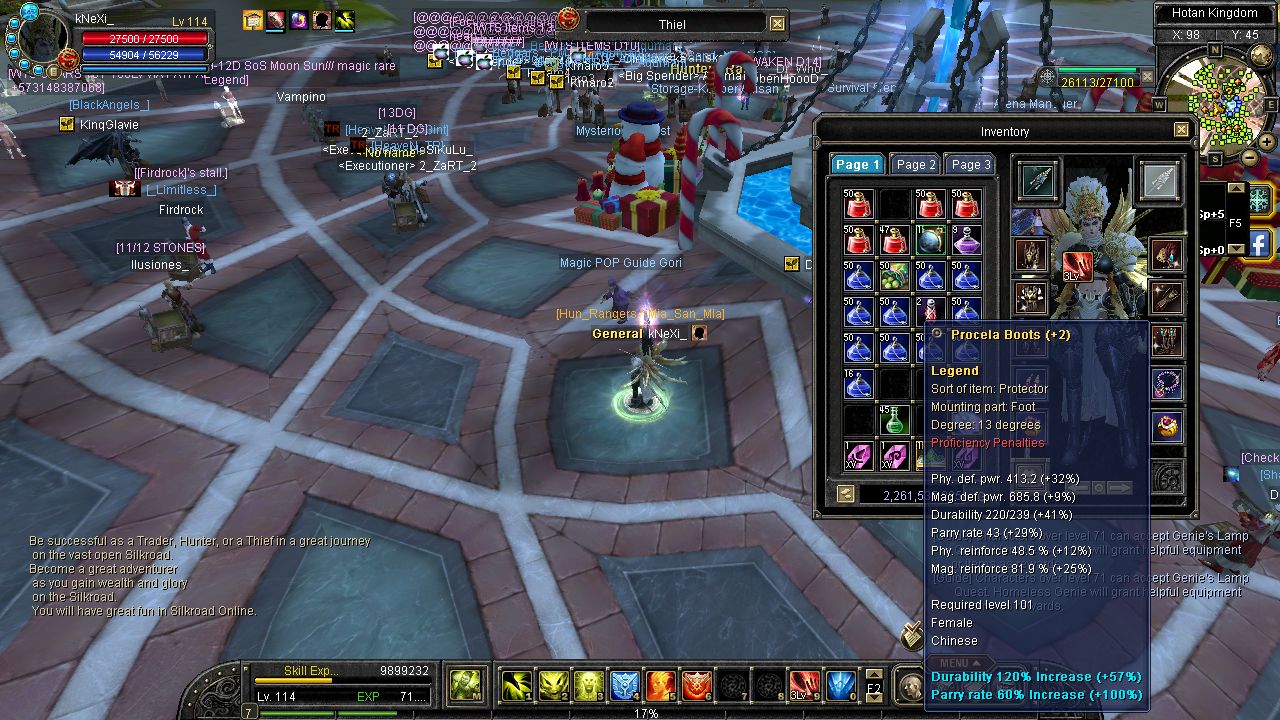Close the Inventory window

click(x=1181, y=130)
